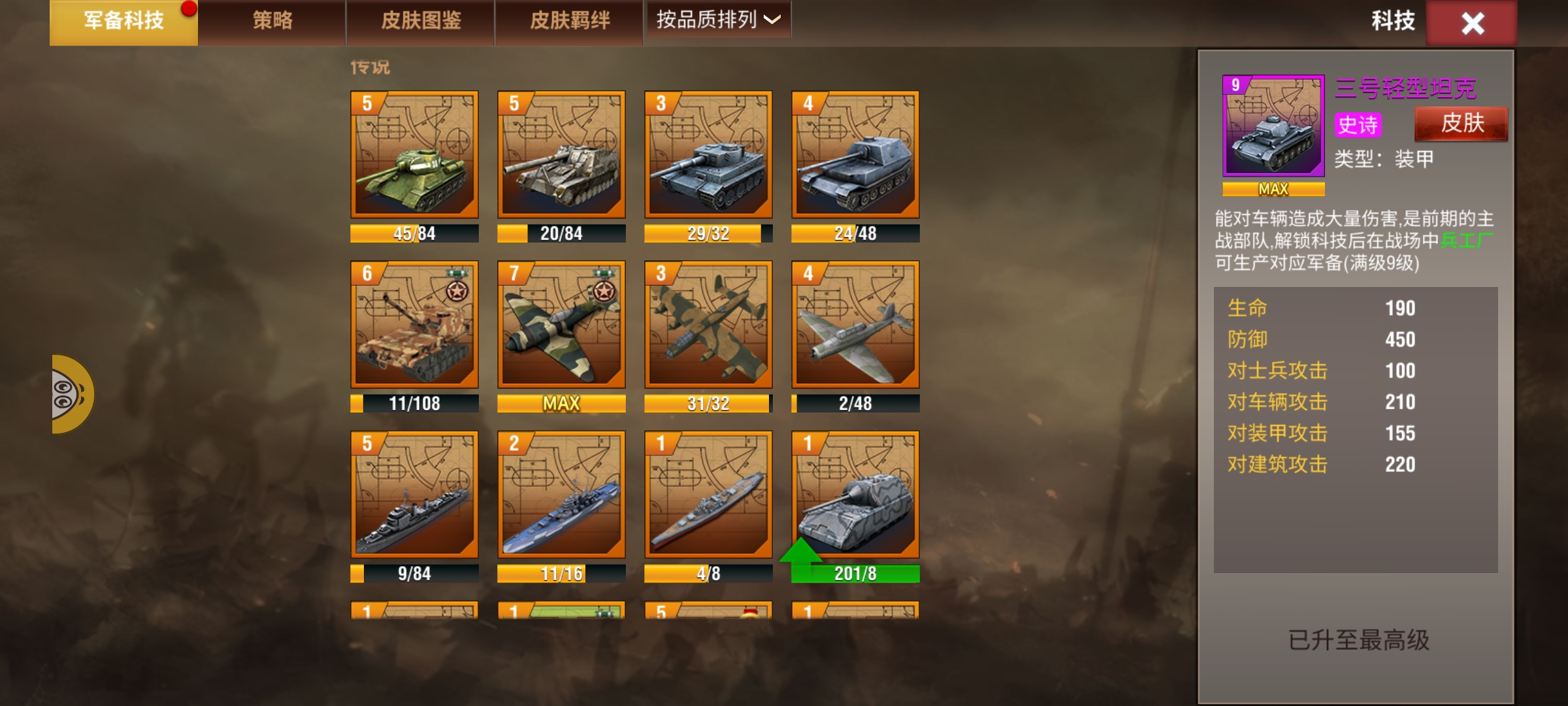This screenshot has height=706, width=1568.
Task: Pick the battleship card at 4/8
Action: point(708,495)
